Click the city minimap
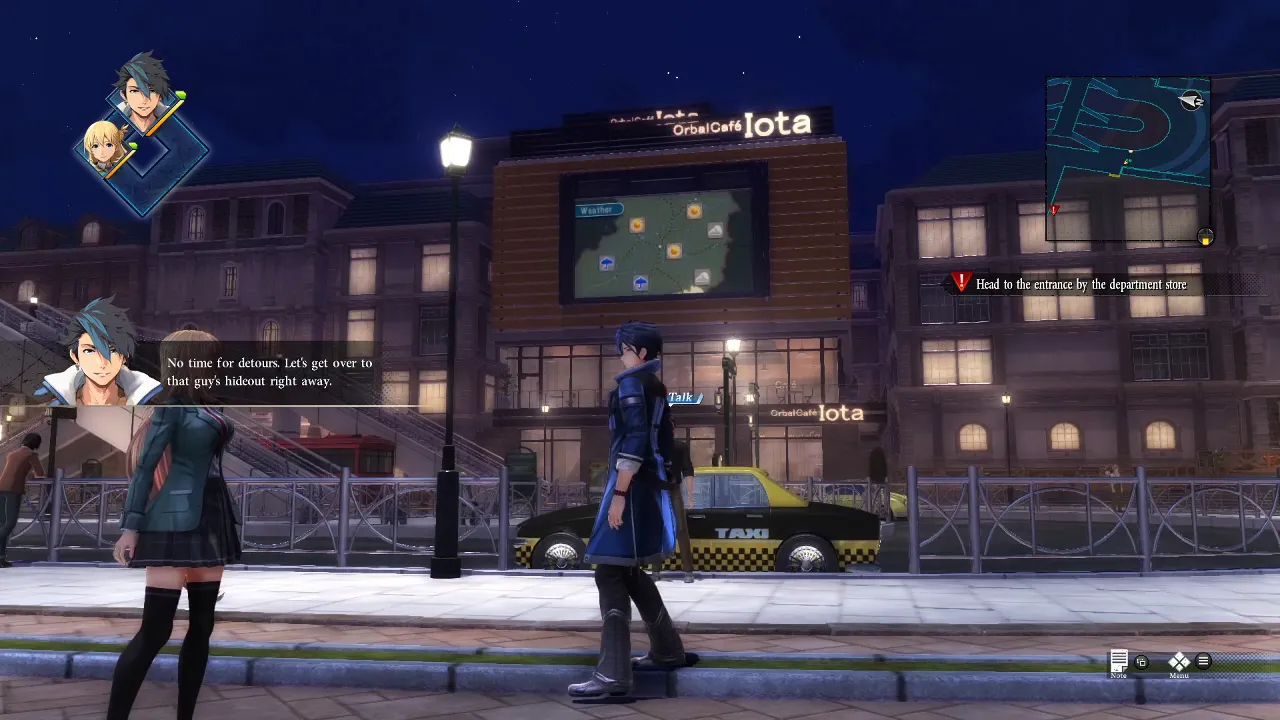 [1128, 158]
